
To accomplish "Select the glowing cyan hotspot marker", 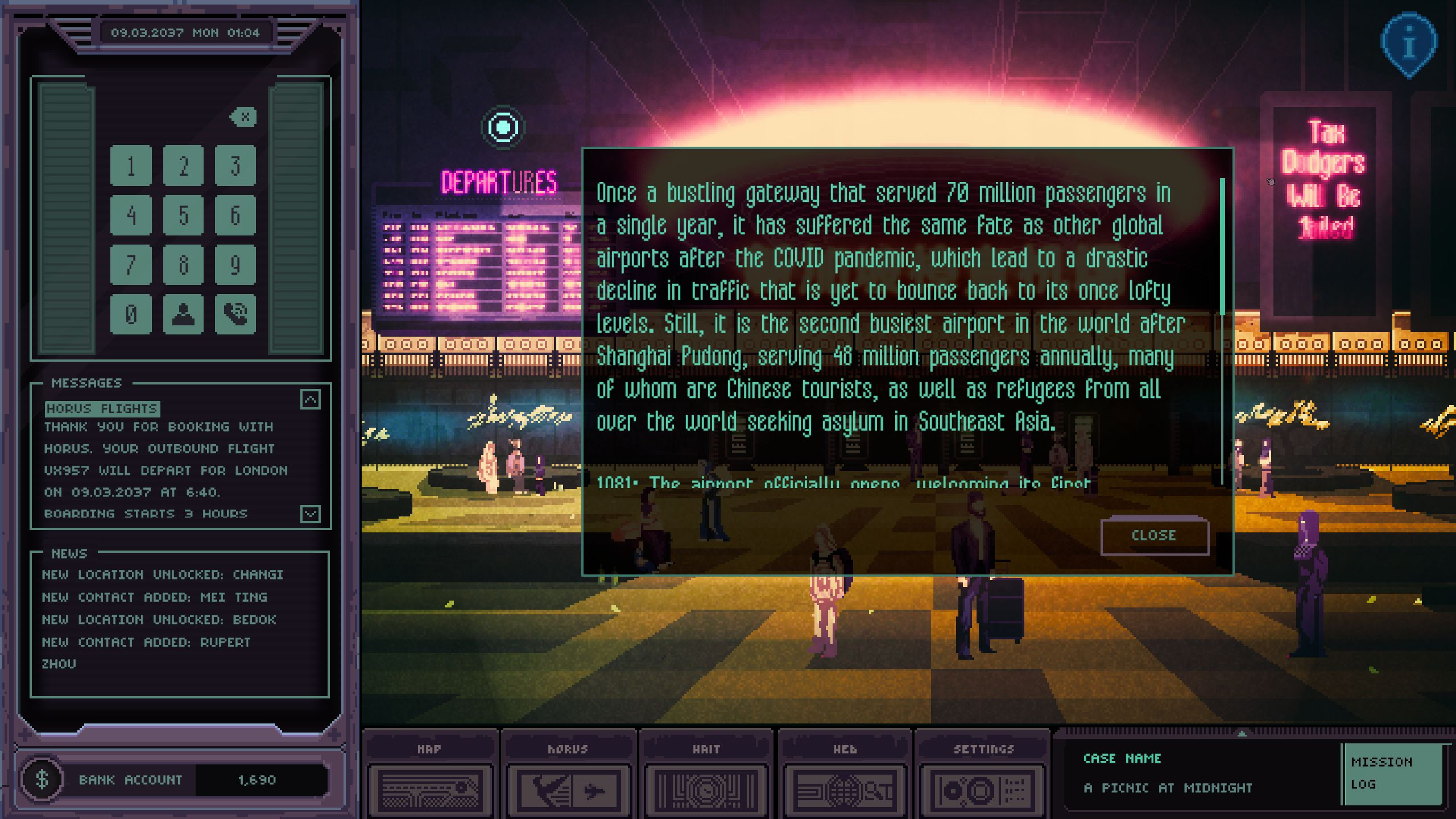I will [503, 127].
